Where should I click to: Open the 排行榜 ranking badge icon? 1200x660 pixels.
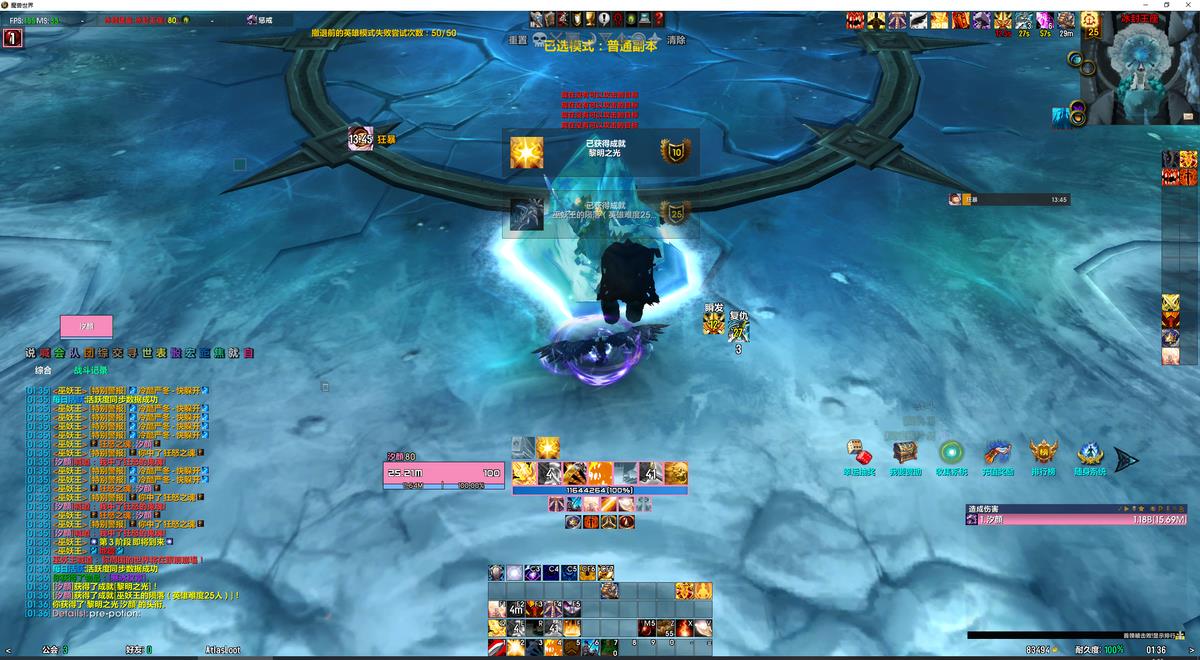click(1043, 453)
